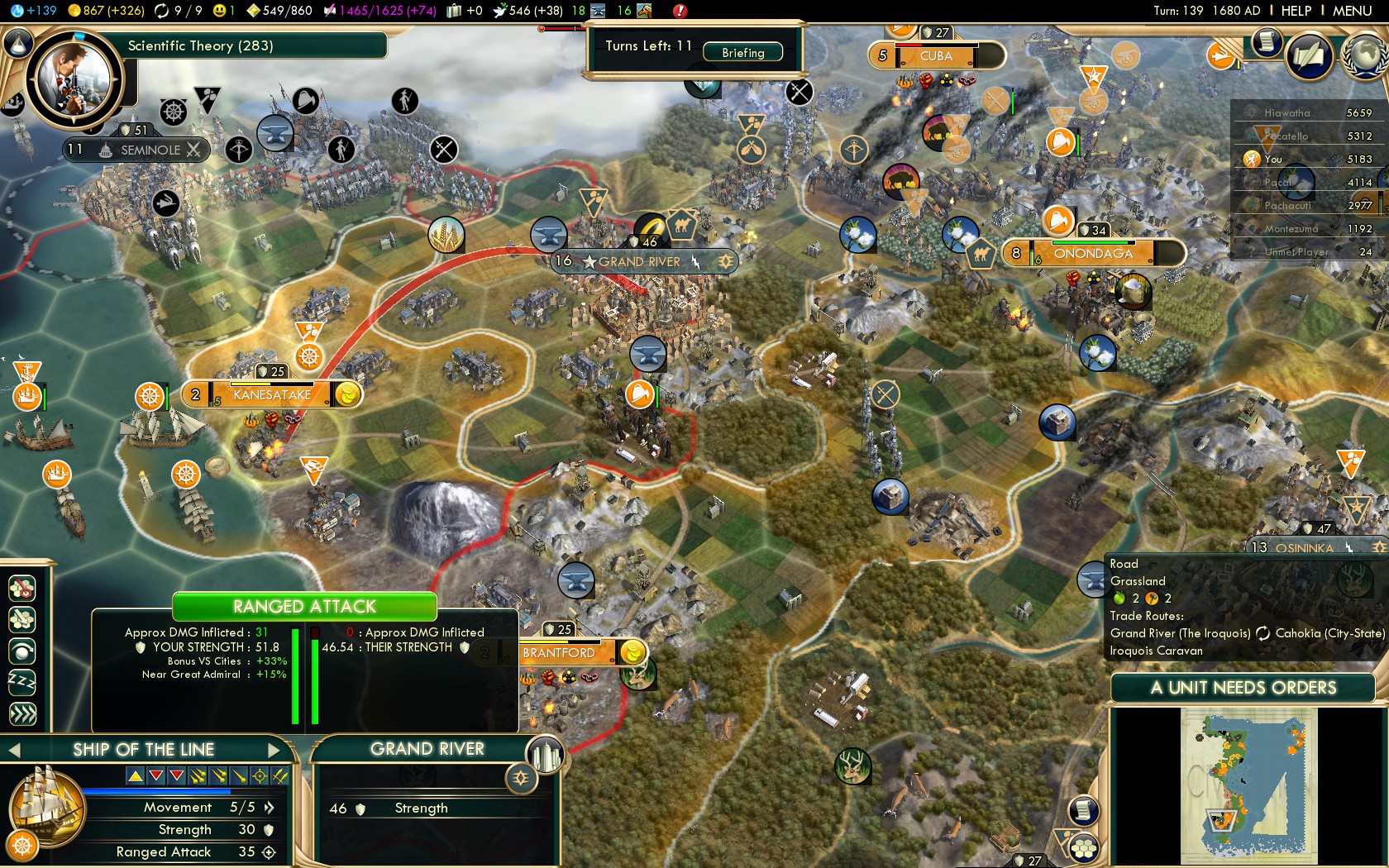Screen dimensions: 1389x868
Task: Click the A UNIT NEEDS ORDERS banner
Action: tap(1243, 688)
